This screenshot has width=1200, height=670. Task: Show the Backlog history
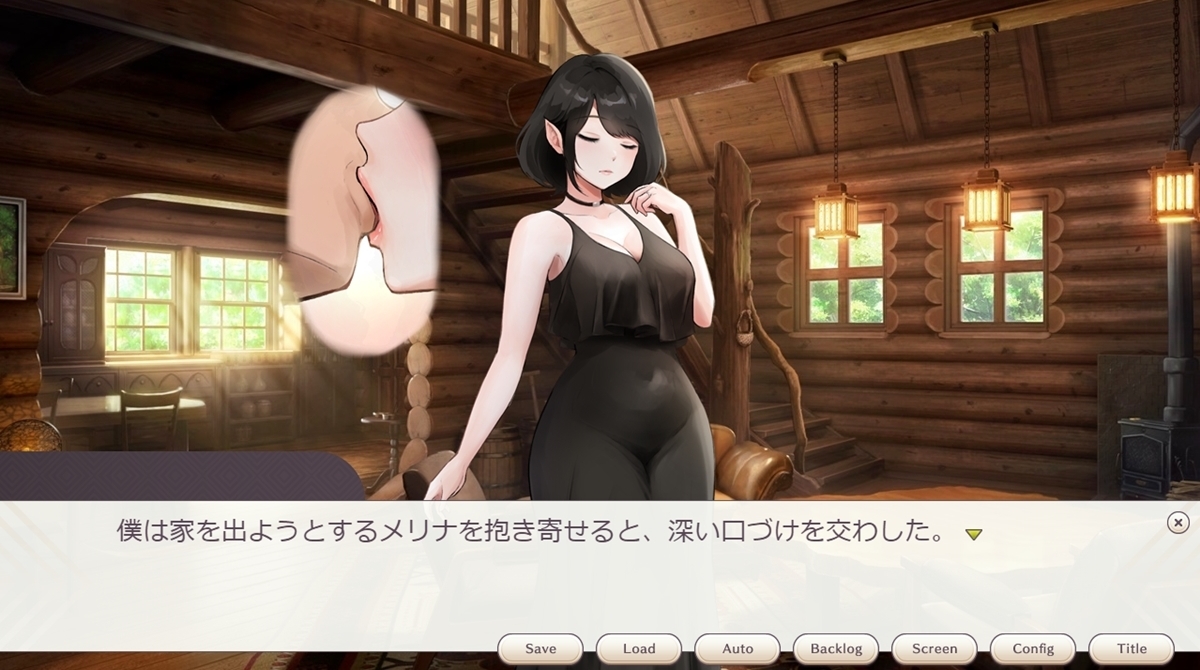tap(836, 648)
